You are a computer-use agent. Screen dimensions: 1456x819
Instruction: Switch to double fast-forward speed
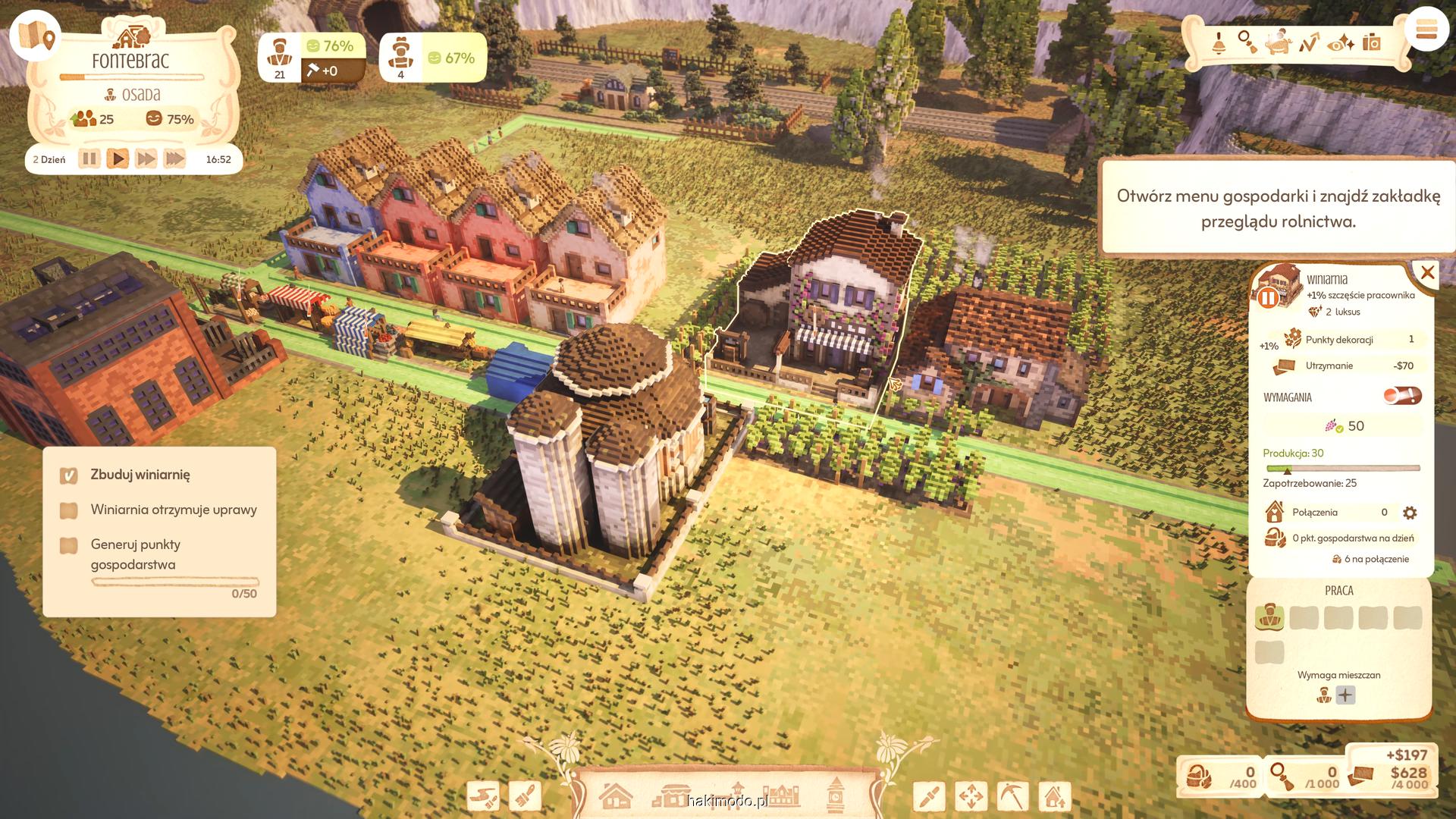tap(146, 159)
